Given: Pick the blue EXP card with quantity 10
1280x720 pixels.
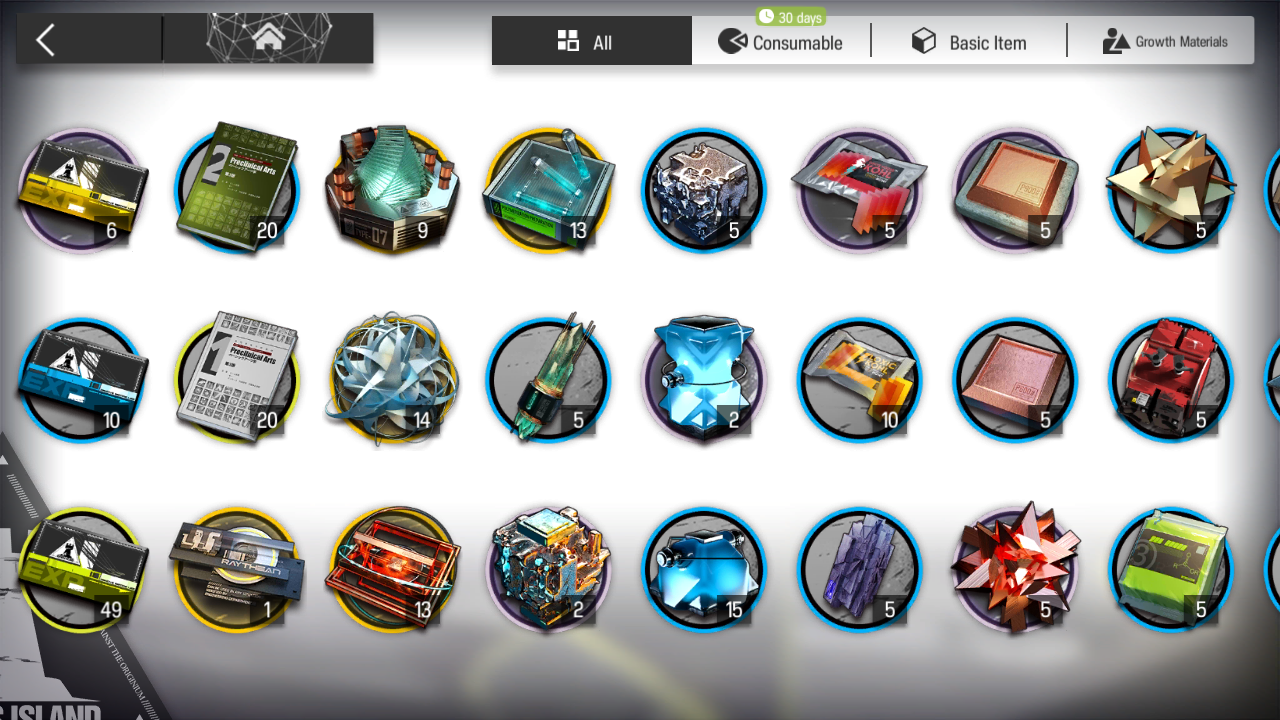Looking at the screenshot, I should (81, 380).
